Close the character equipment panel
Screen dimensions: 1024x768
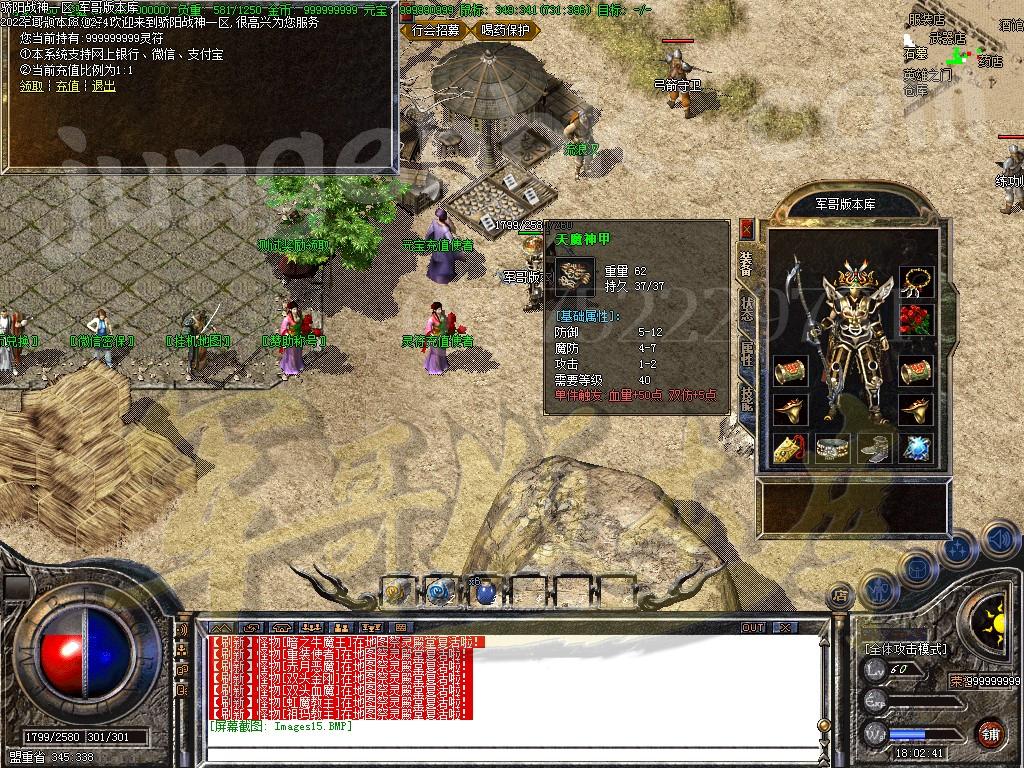coord(746,229)
